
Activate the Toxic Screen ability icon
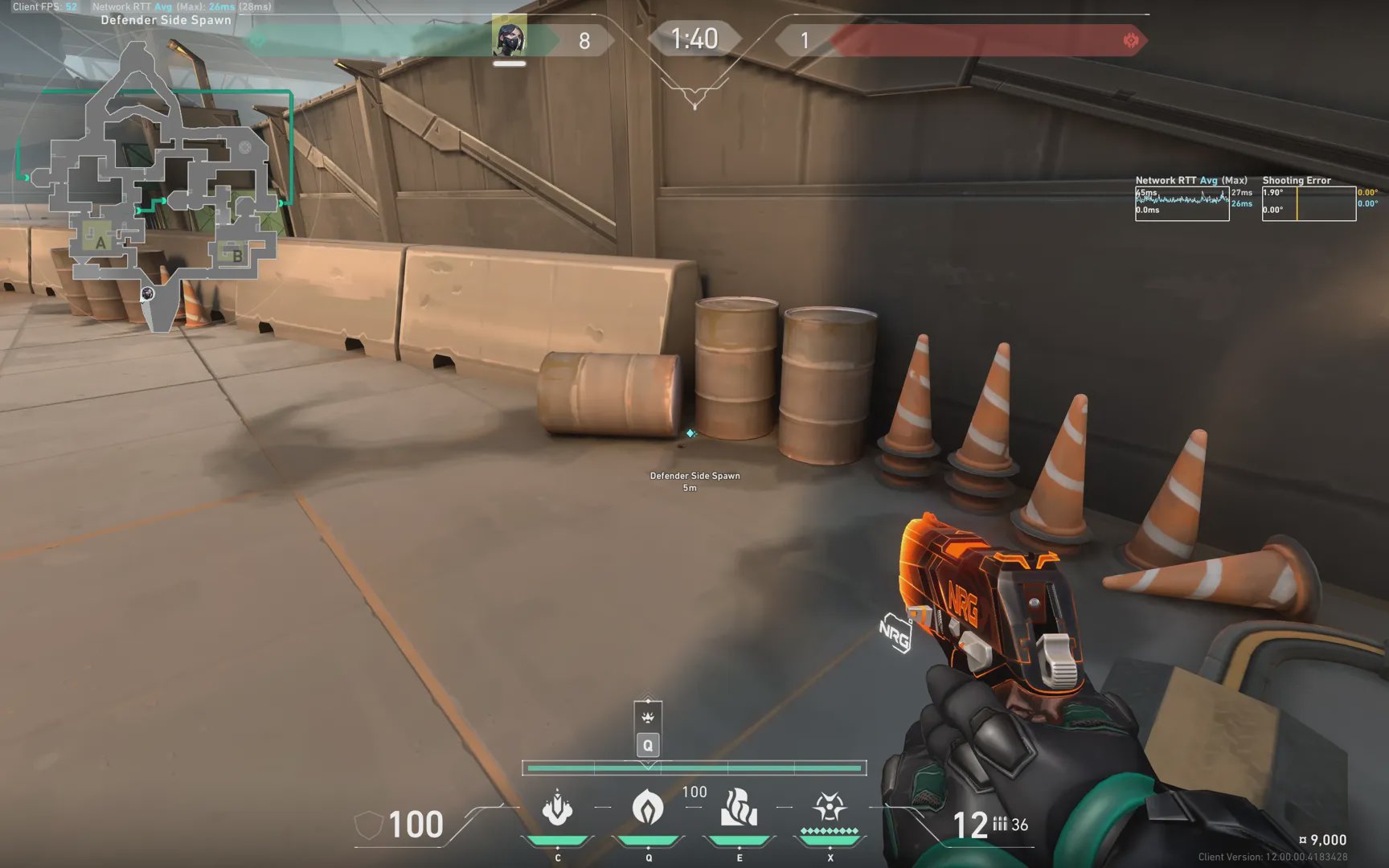coord(739,809)
